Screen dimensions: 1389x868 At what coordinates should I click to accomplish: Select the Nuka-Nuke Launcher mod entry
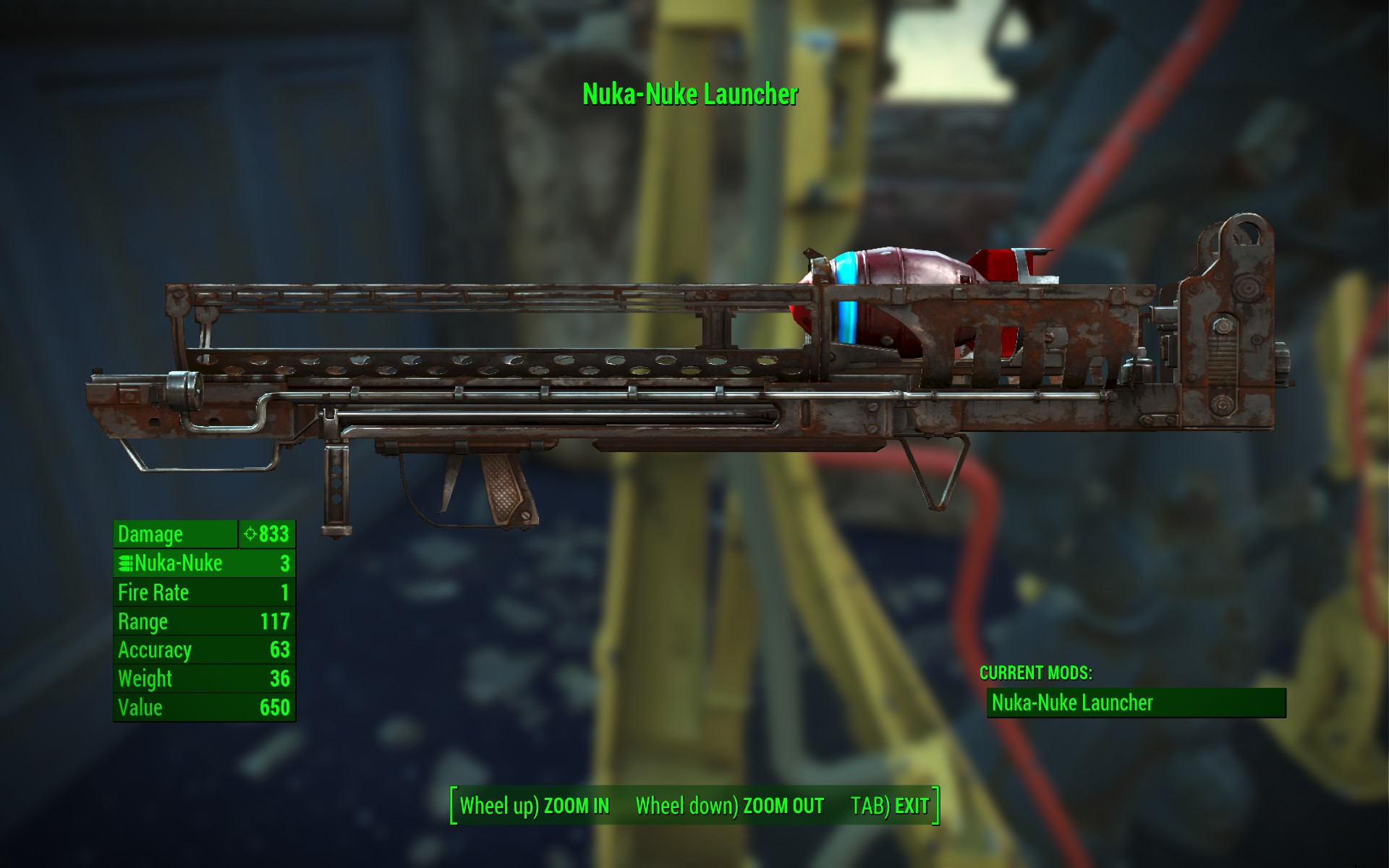point(1136,702)
